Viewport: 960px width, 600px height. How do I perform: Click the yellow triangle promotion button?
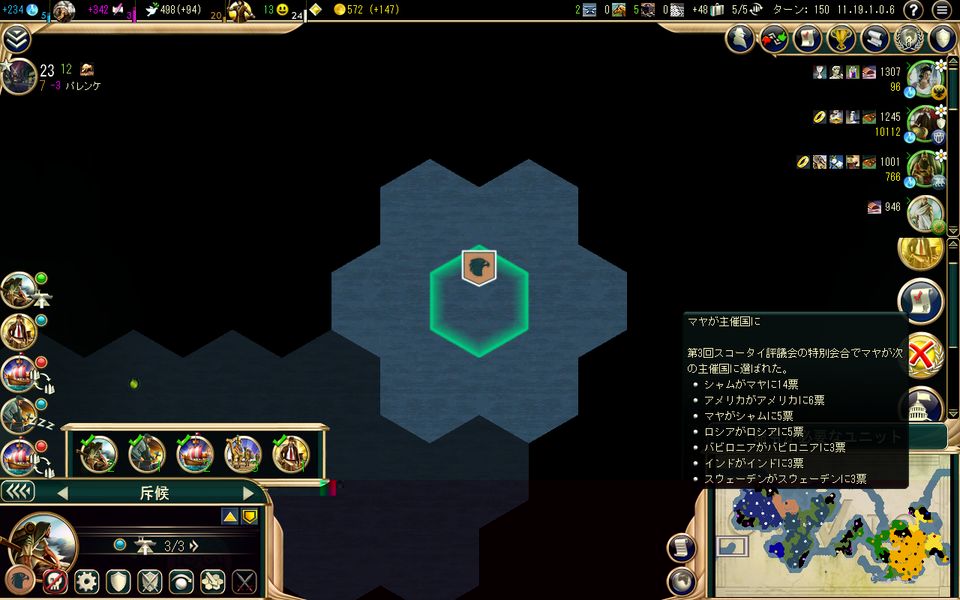(229, 516)
